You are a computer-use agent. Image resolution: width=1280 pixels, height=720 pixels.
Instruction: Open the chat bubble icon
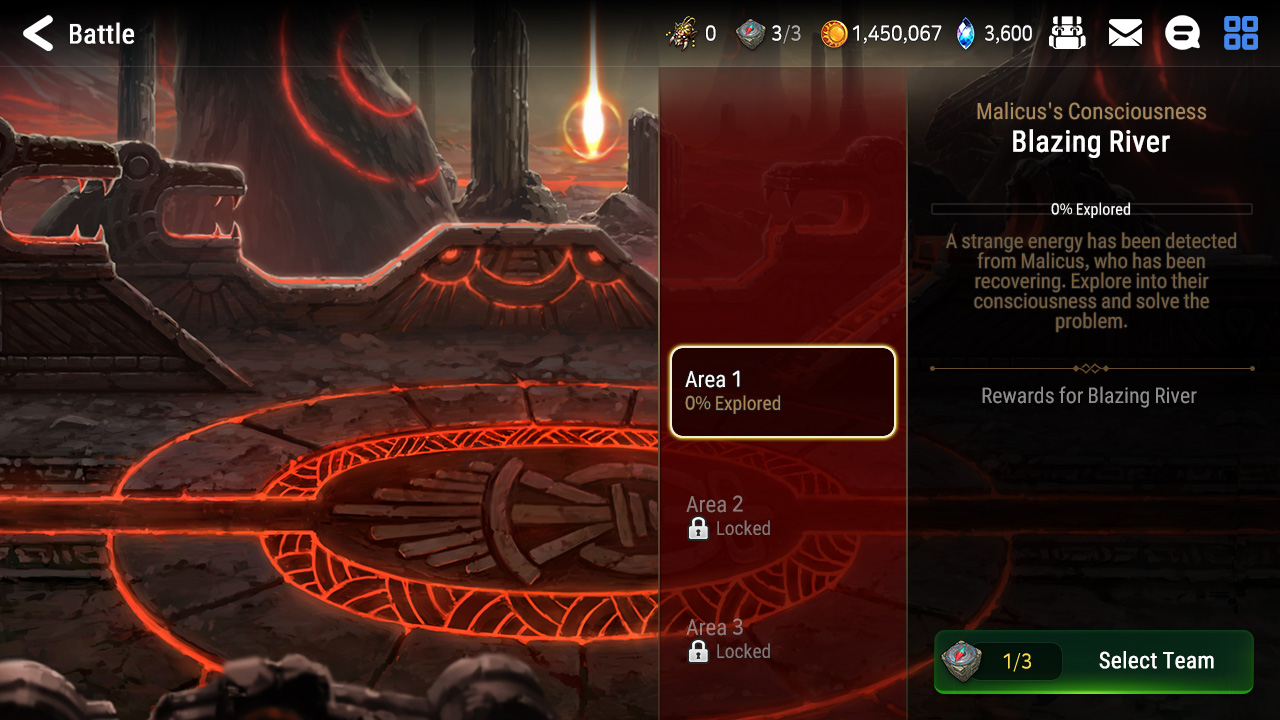point(1182,33)
